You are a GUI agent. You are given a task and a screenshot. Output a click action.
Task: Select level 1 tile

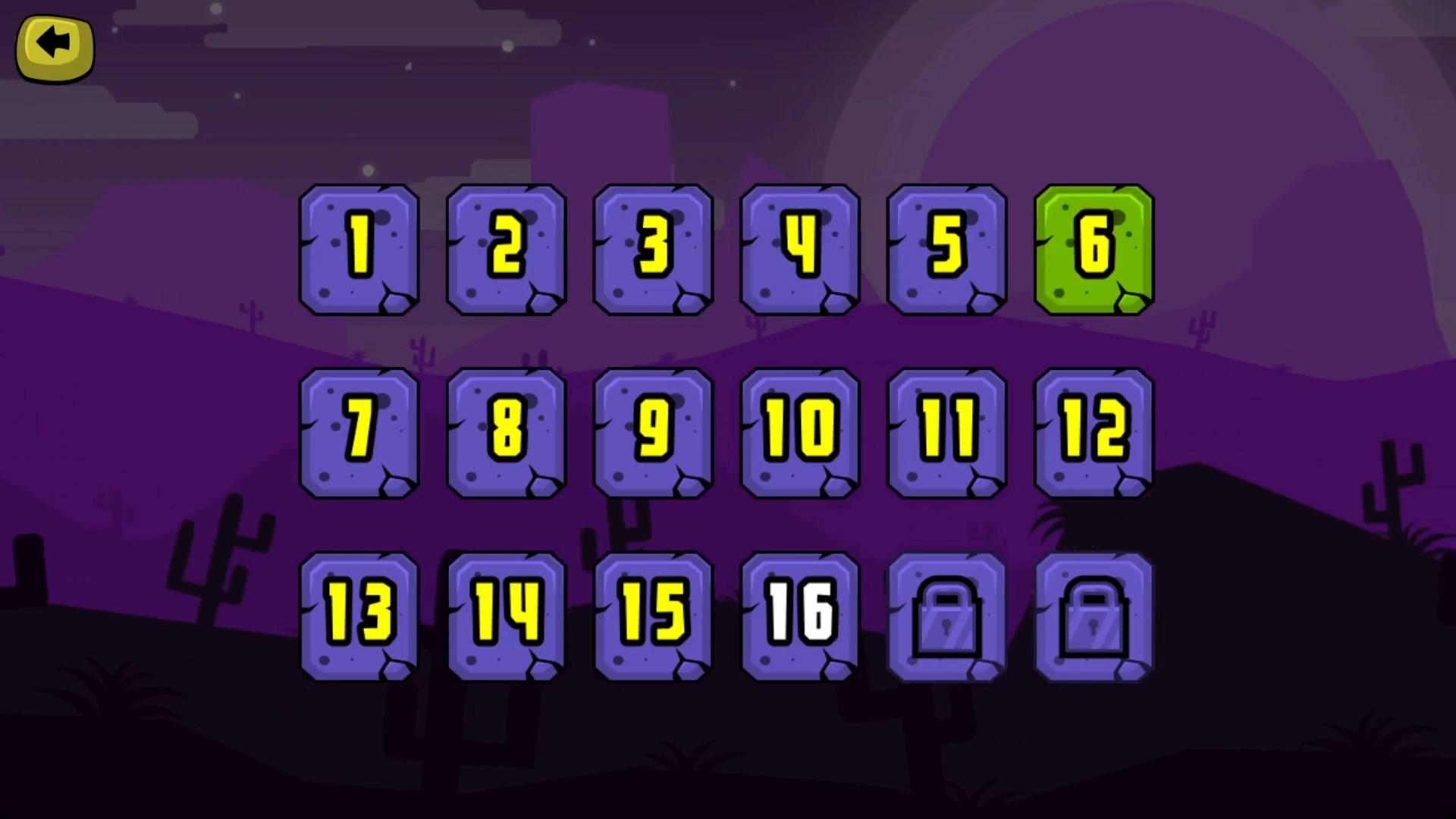358,250
